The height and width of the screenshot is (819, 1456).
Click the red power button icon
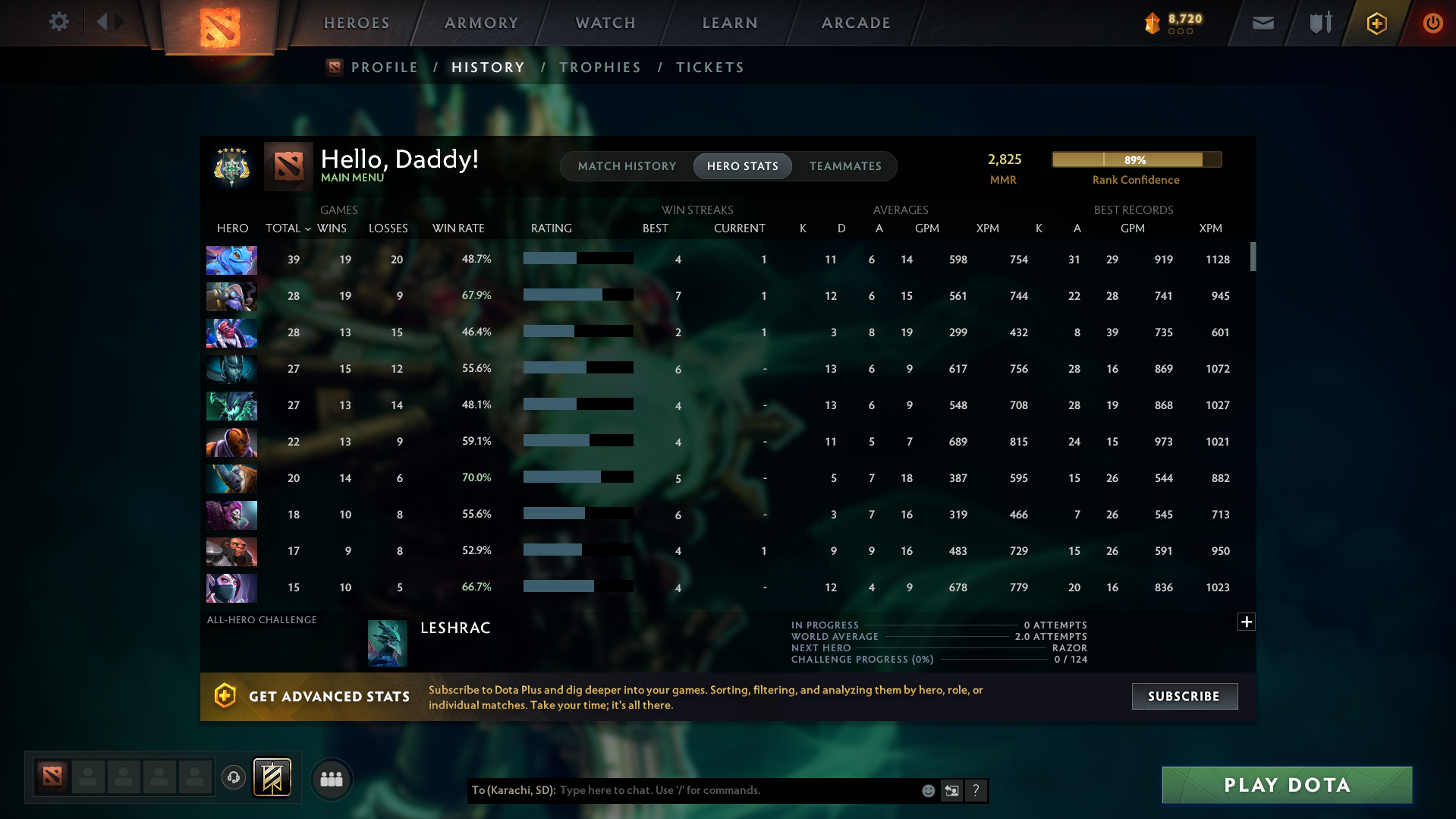(1432, 23)
